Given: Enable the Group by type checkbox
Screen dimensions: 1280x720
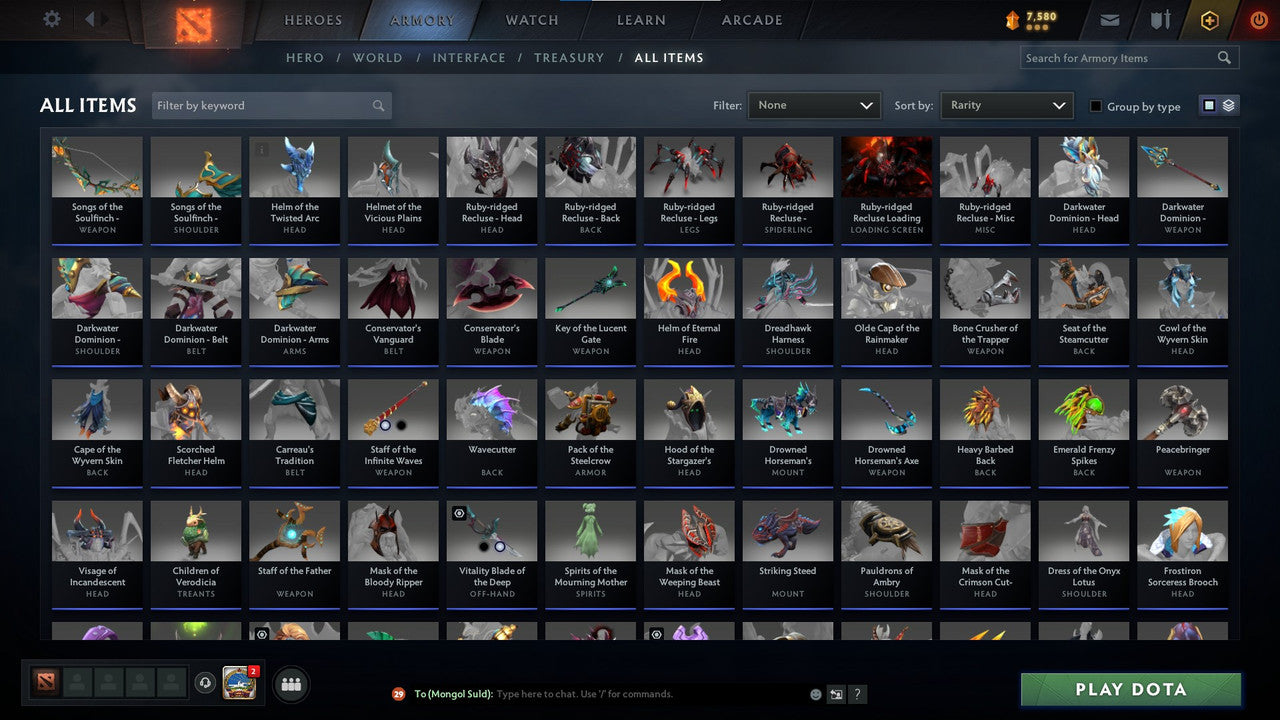Looking at the screenshot, I should click(x=1096, y=106).
